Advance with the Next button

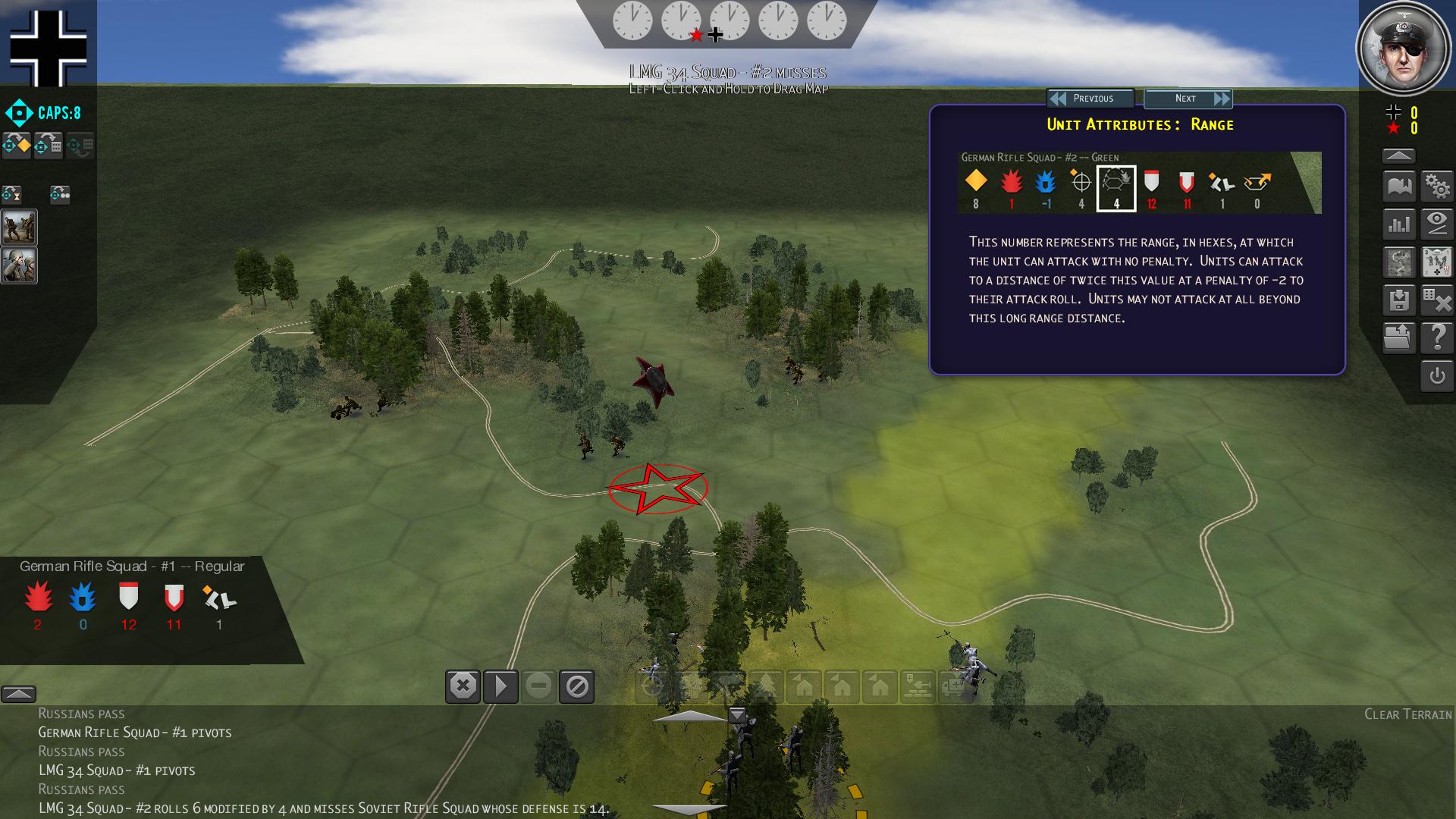(x=1188, y=99)
